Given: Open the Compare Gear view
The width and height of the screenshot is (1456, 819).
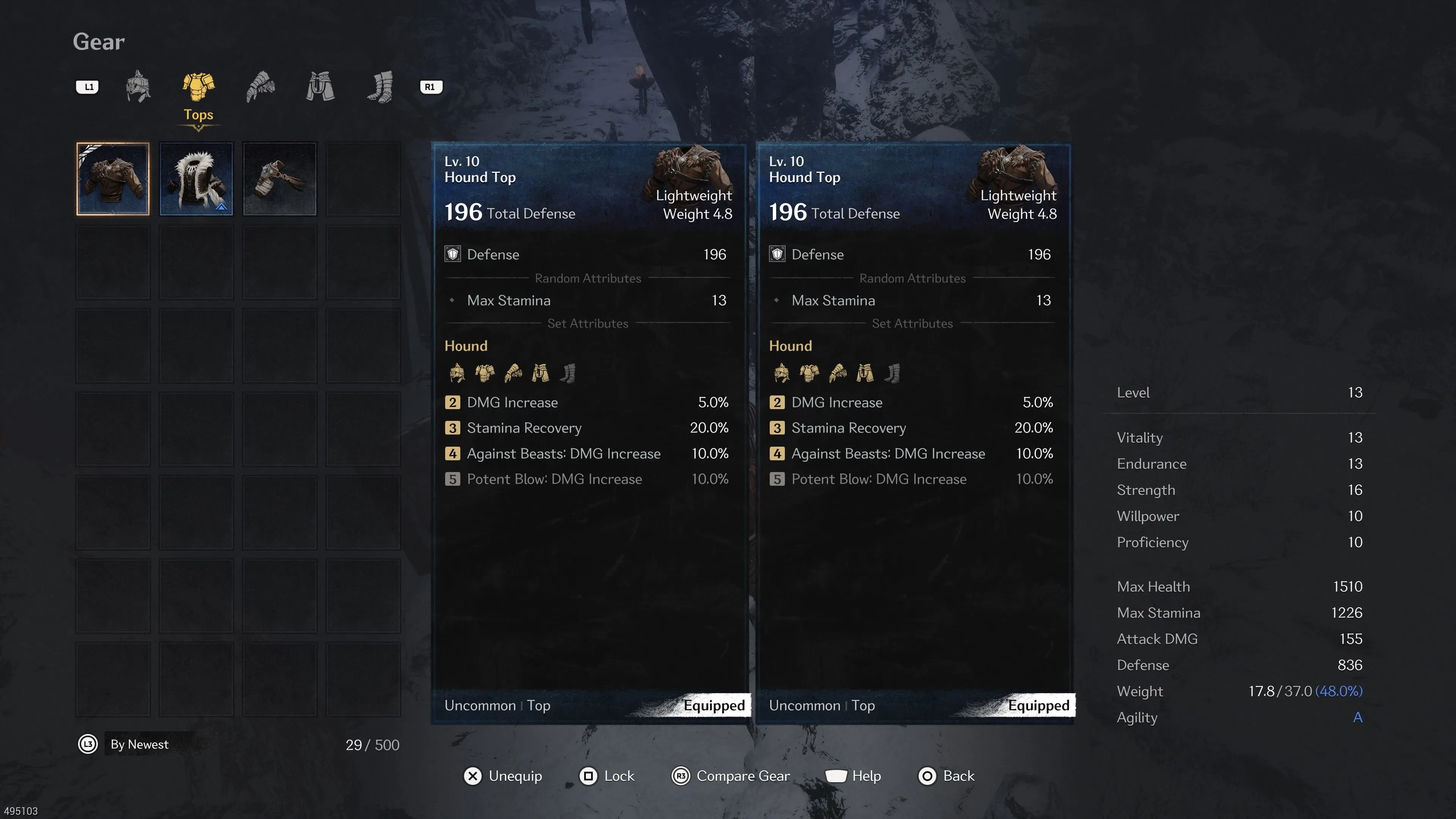Looking at the screenshot, I should point(730,776).
